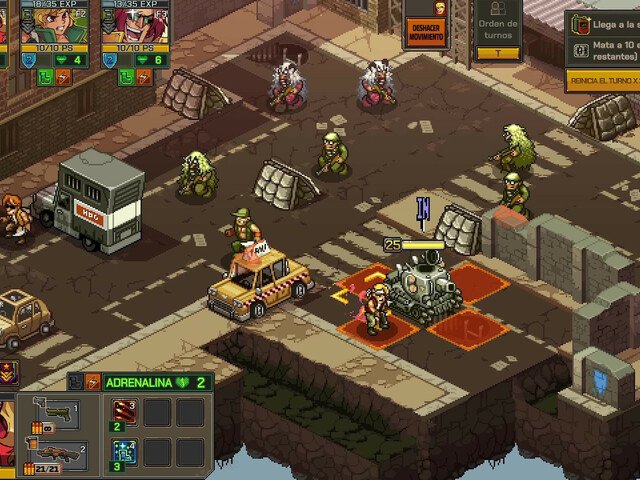This screenshot has height=480, width=640.
Task: Click the Reinicia el turno button
Action: [603, 80]
